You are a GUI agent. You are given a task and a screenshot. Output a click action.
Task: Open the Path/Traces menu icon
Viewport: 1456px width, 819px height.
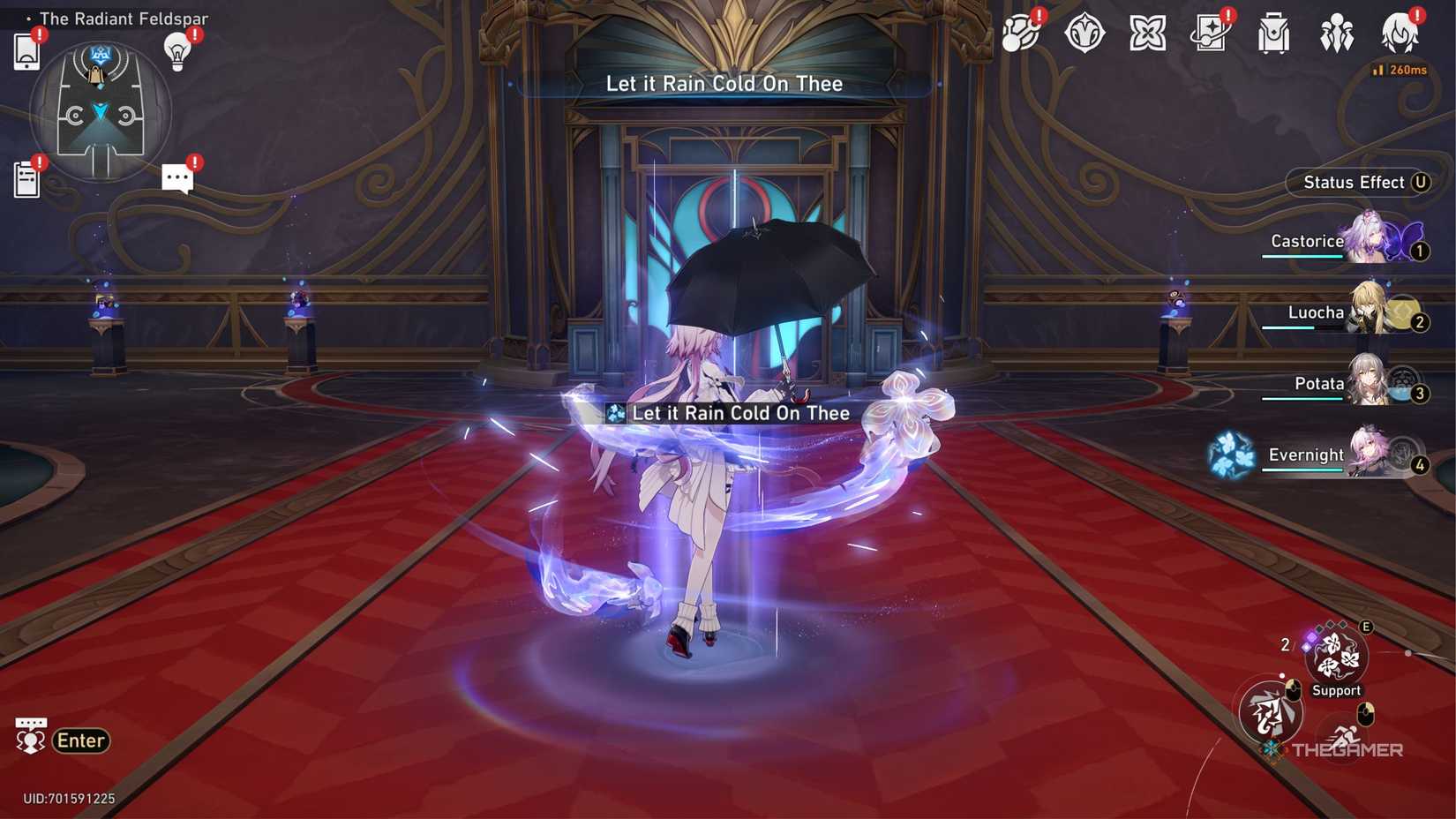click(1085, 34)
